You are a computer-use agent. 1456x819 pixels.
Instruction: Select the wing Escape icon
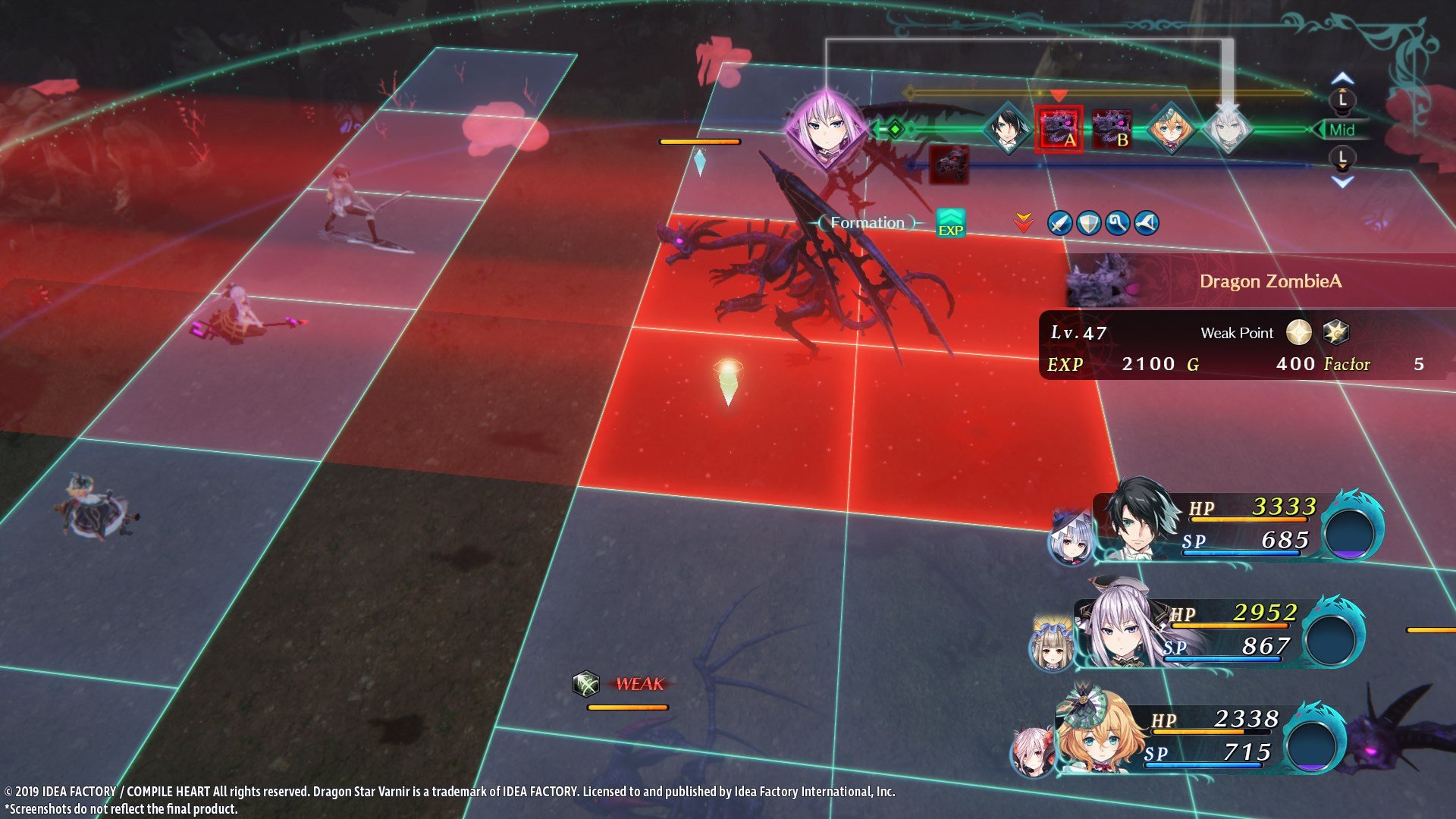pos(1146,223)
